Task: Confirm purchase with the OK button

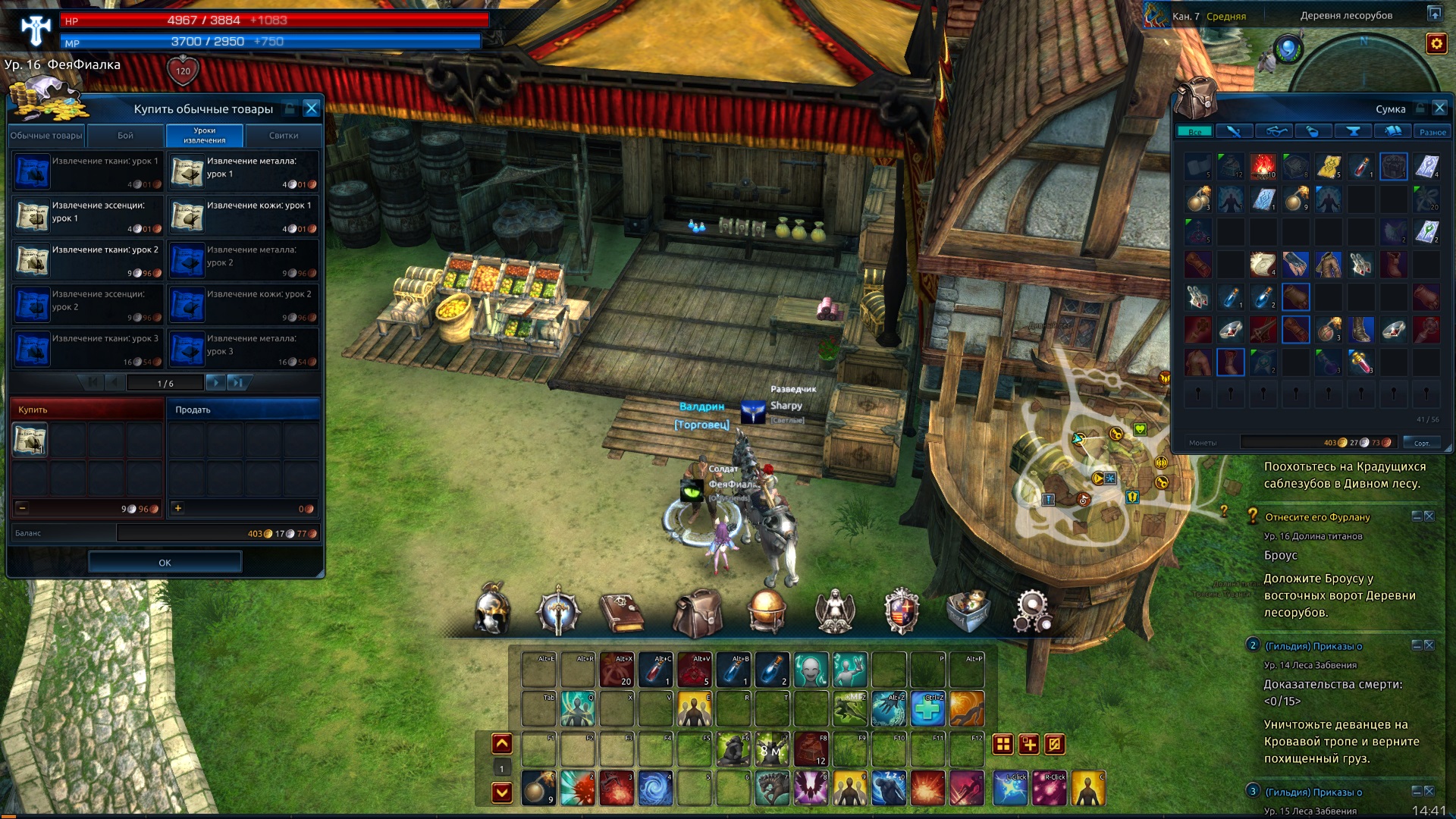Action: pyautogui.click(x=165, y=563)
